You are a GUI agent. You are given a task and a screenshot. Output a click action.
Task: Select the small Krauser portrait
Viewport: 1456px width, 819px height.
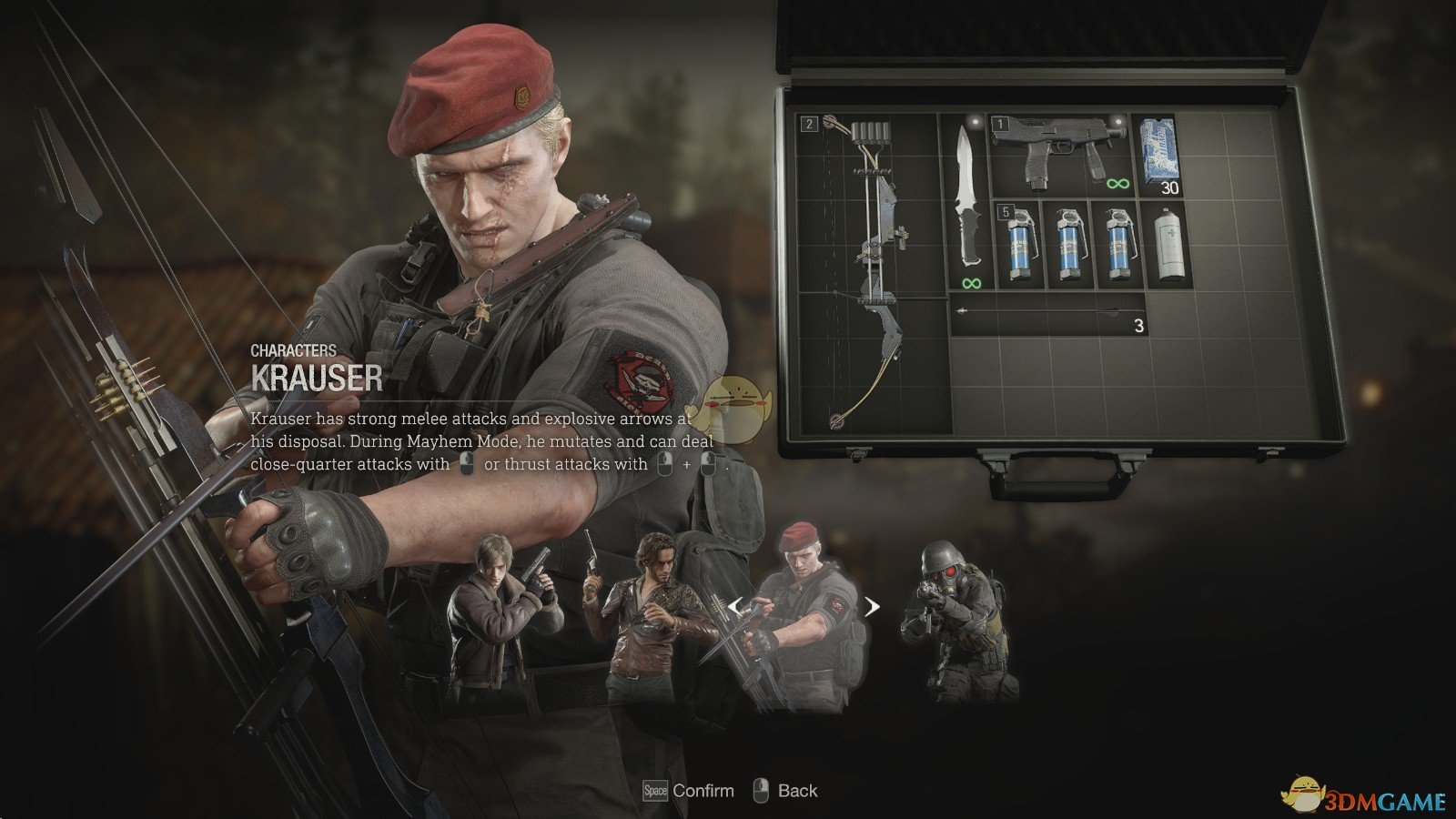pos(804,619)
